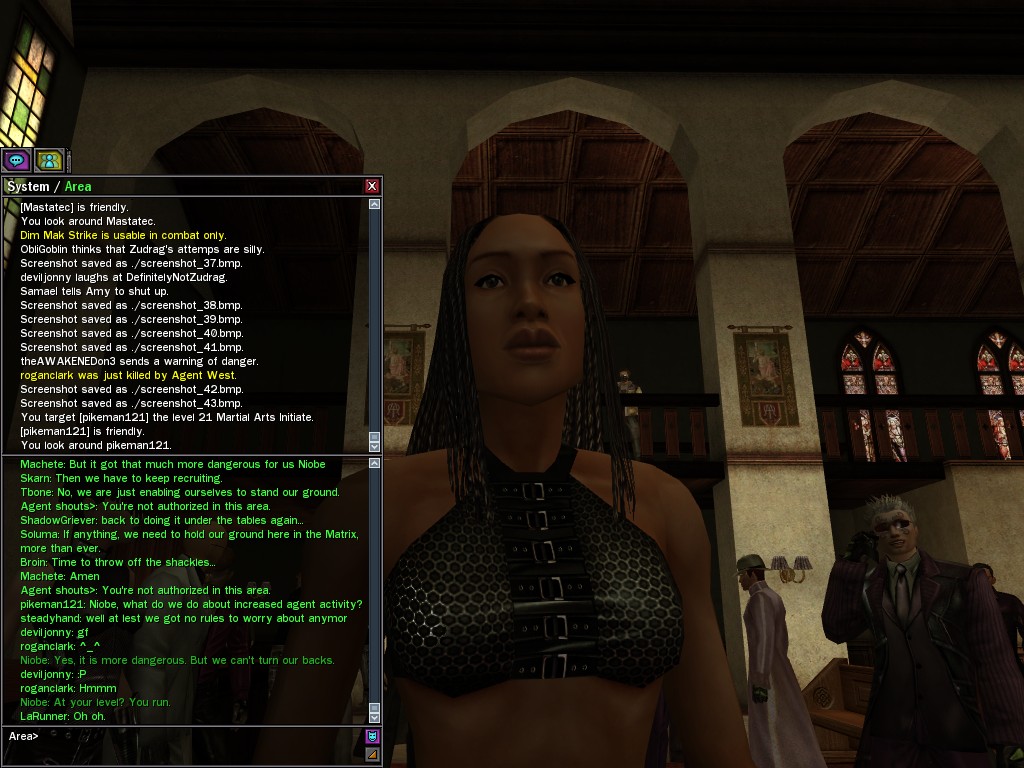
Task: Click up arrow of Area chat scrollbar
Action: [x=375, y=464]
